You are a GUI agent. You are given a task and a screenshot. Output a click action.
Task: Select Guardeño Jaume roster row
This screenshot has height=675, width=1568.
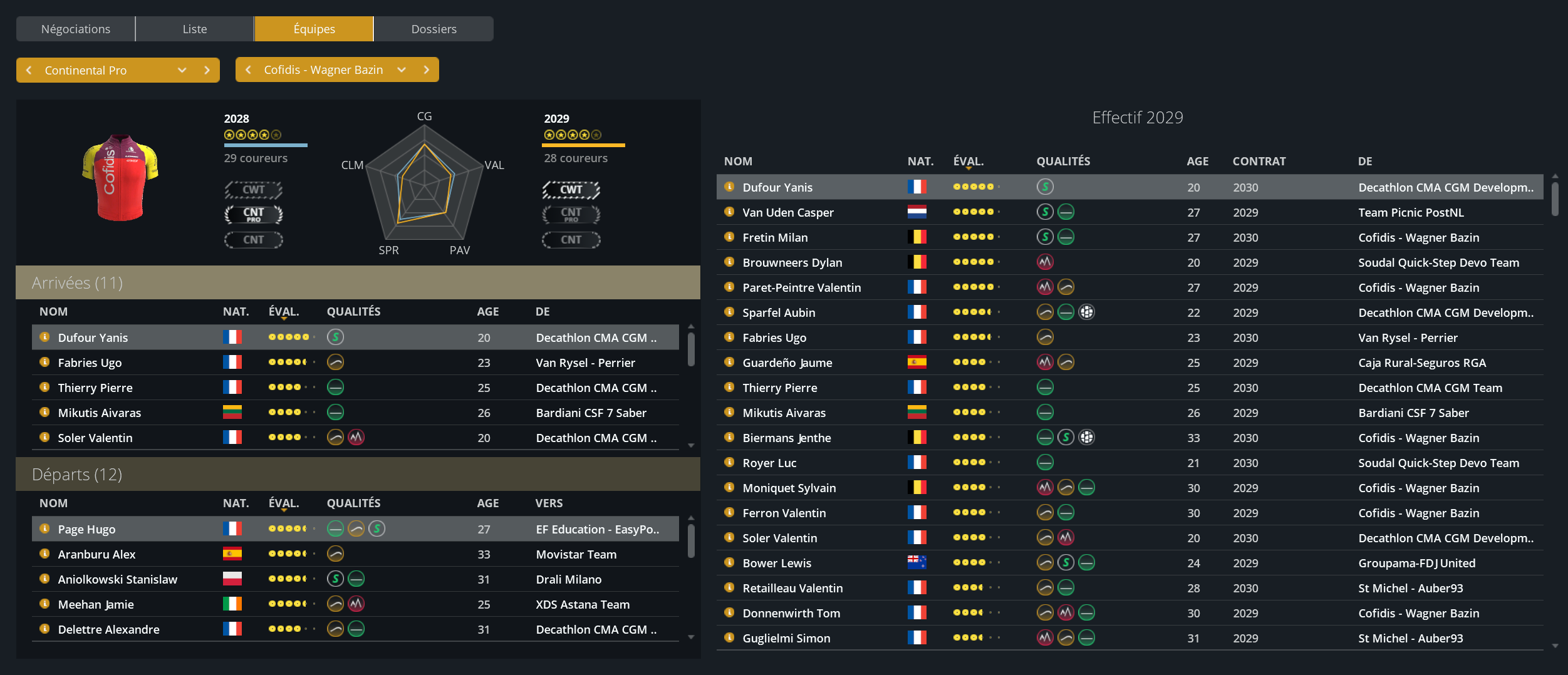click(x=787, y=363)
